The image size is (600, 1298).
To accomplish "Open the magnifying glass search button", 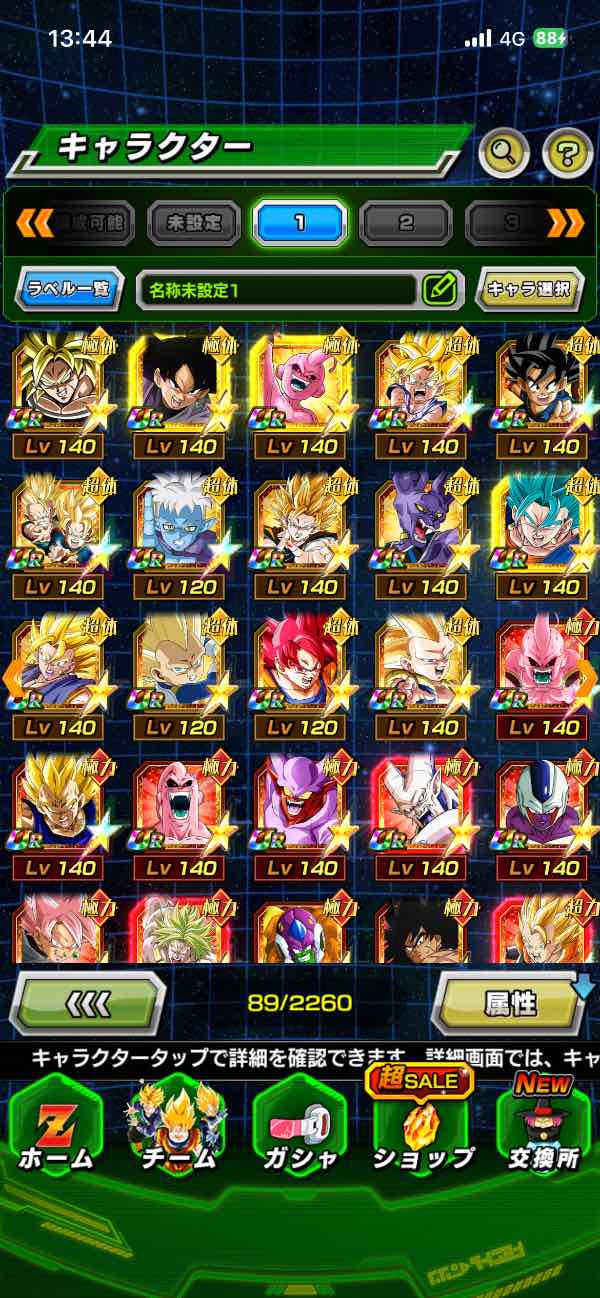I will (505, 153).
